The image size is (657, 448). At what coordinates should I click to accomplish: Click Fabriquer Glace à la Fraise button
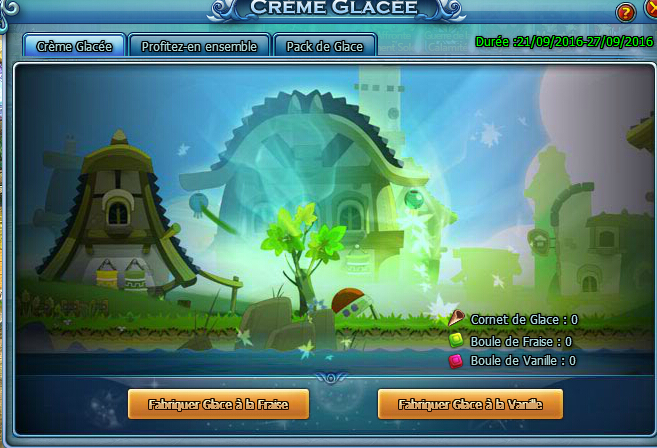click(218, 404)
